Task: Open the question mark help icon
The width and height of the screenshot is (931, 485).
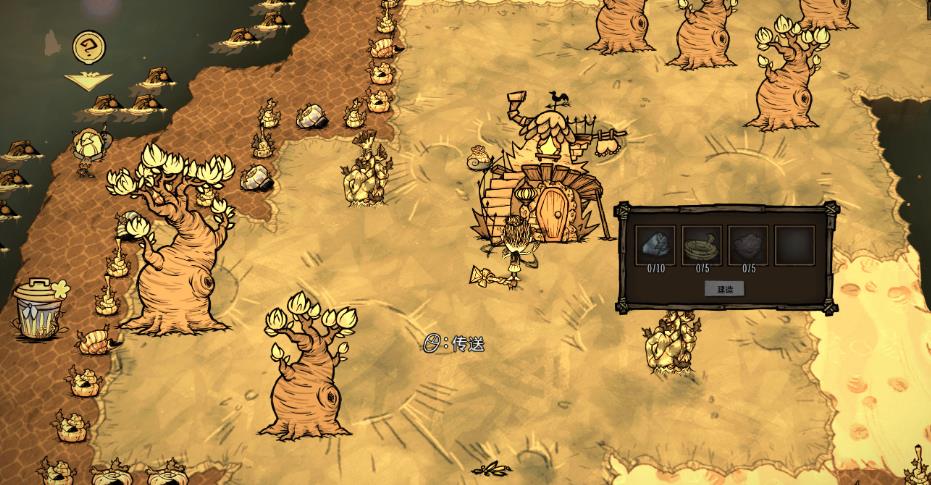Action: tap(89, 46)
